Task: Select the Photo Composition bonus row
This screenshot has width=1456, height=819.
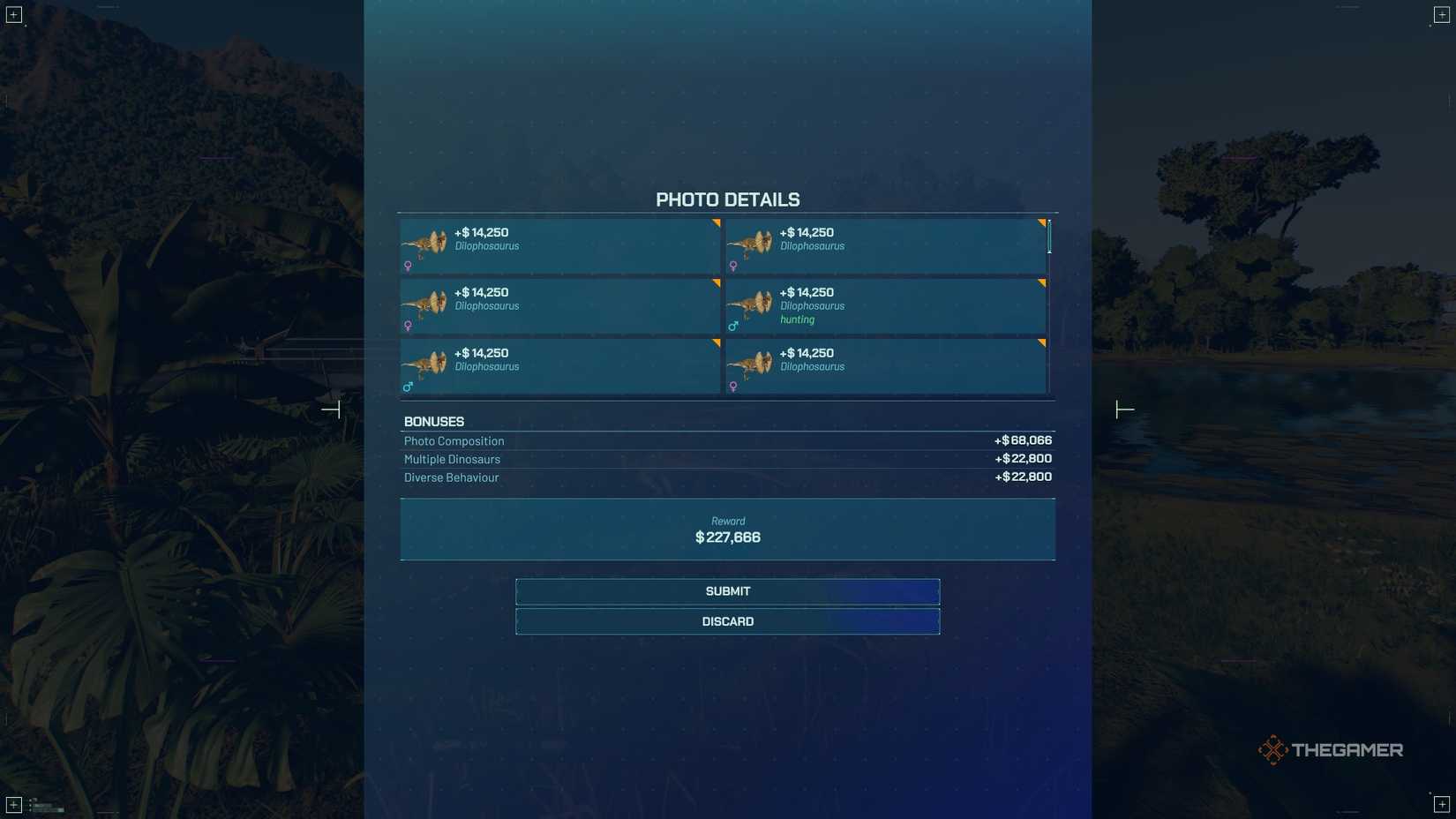Action: 728,440
